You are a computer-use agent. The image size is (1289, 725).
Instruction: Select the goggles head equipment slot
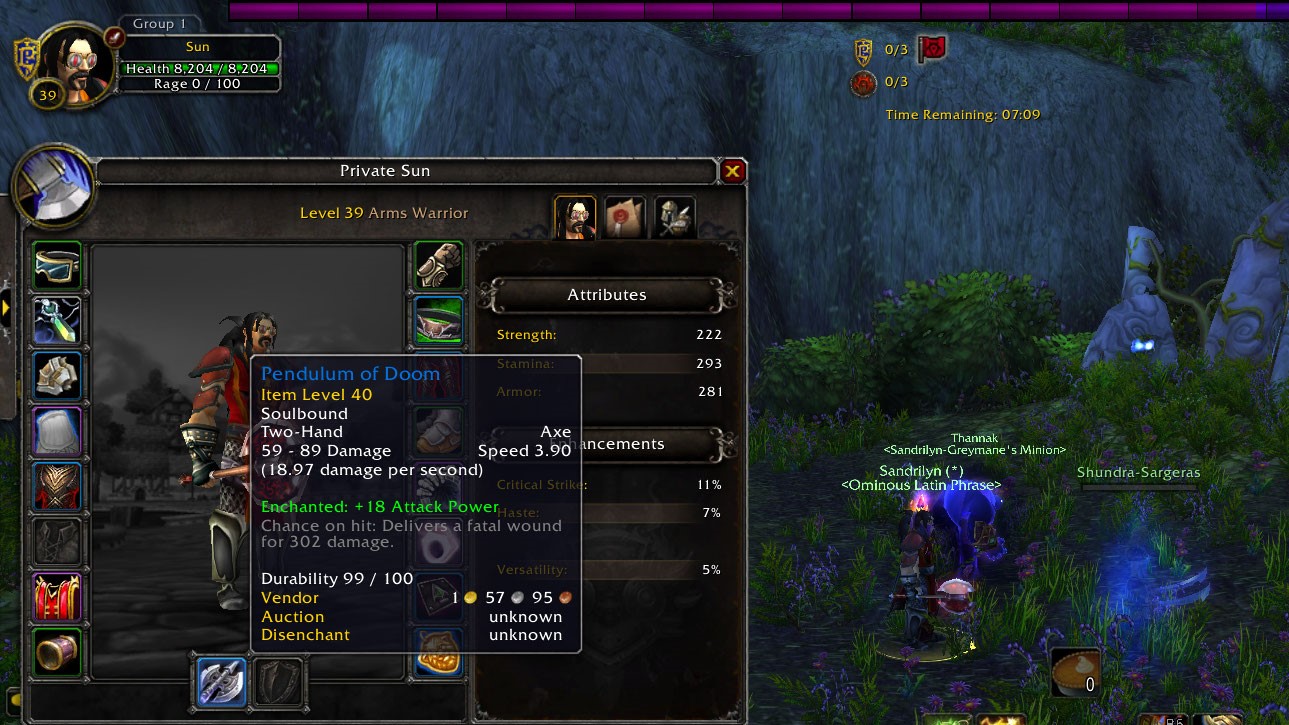tap(57, 265)
